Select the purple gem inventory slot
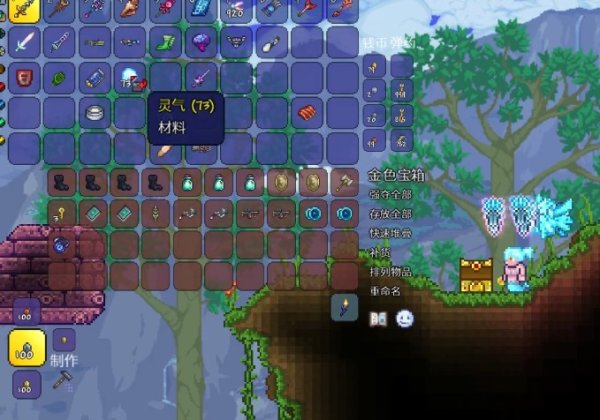Viewport: 600px width, 420px height. (199, 43)
